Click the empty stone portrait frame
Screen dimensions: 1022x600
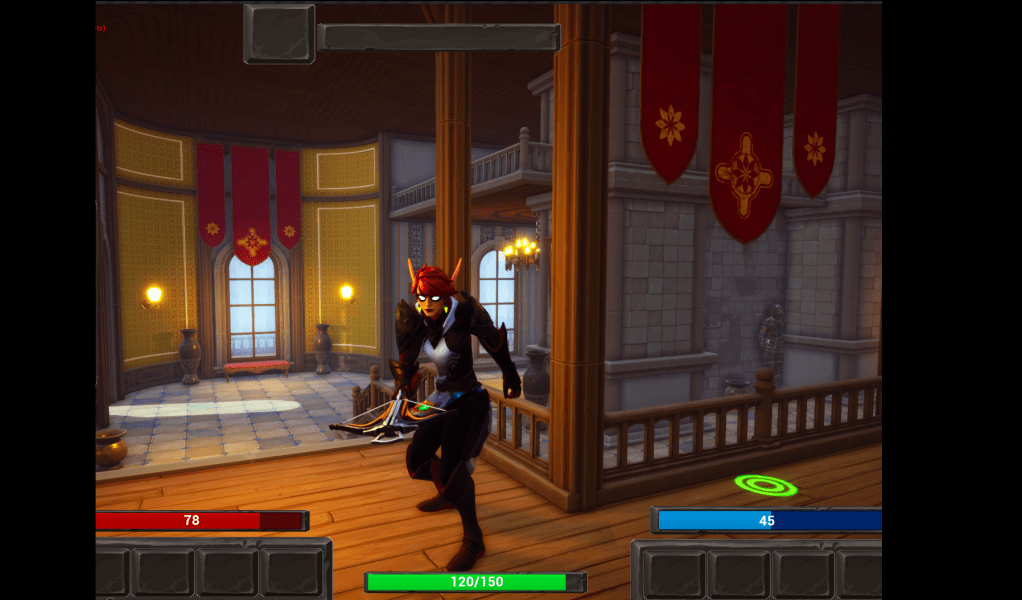(x=279, y=33)
